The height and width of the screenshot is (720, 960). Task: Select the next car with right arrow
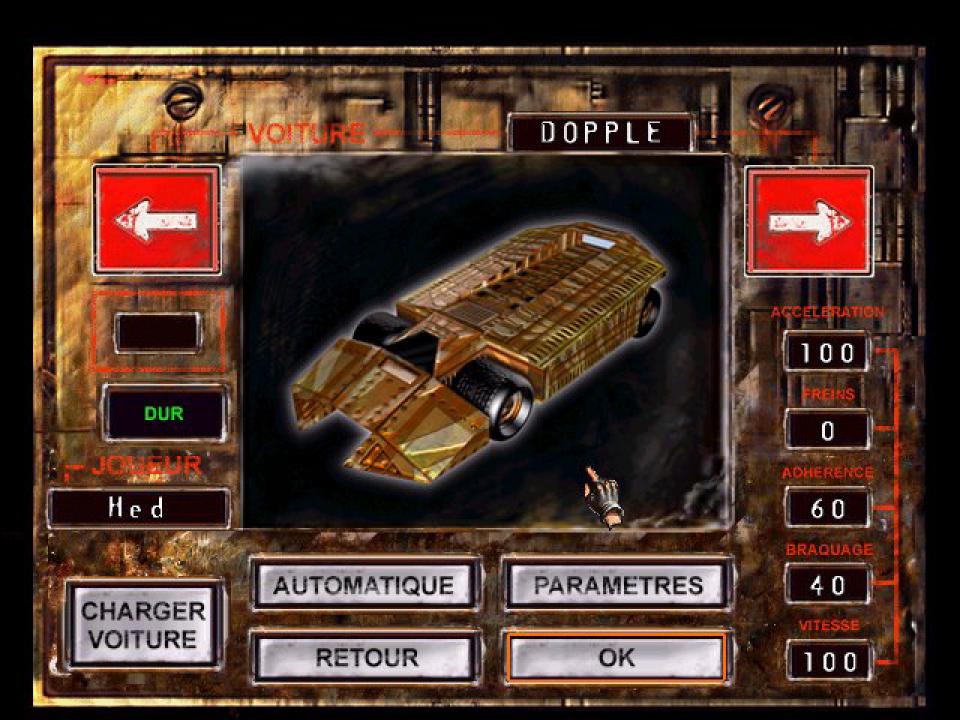click(809, 220)
